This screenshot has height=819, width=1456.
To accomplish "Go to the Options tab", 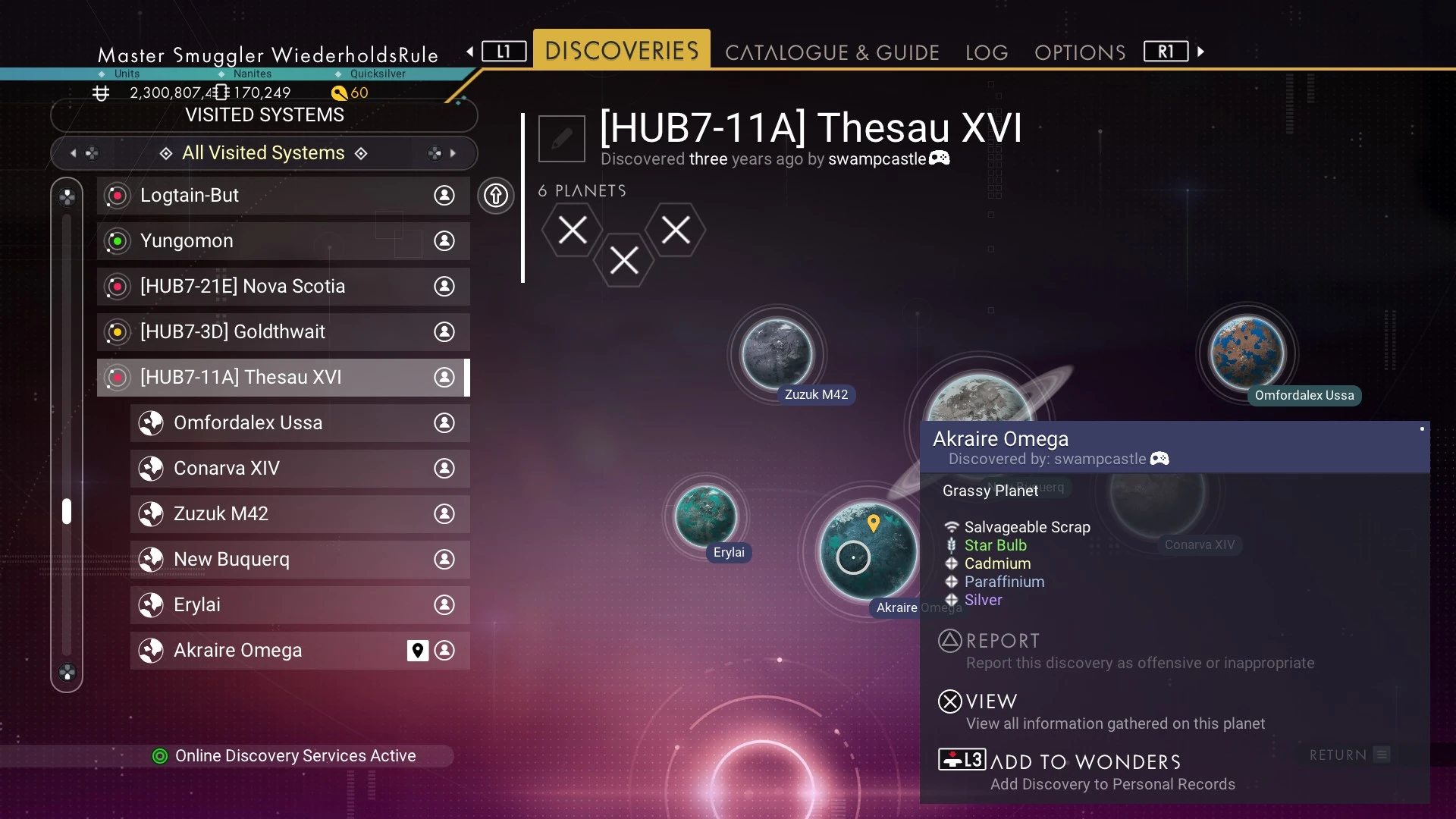I will coord(1080,52).
